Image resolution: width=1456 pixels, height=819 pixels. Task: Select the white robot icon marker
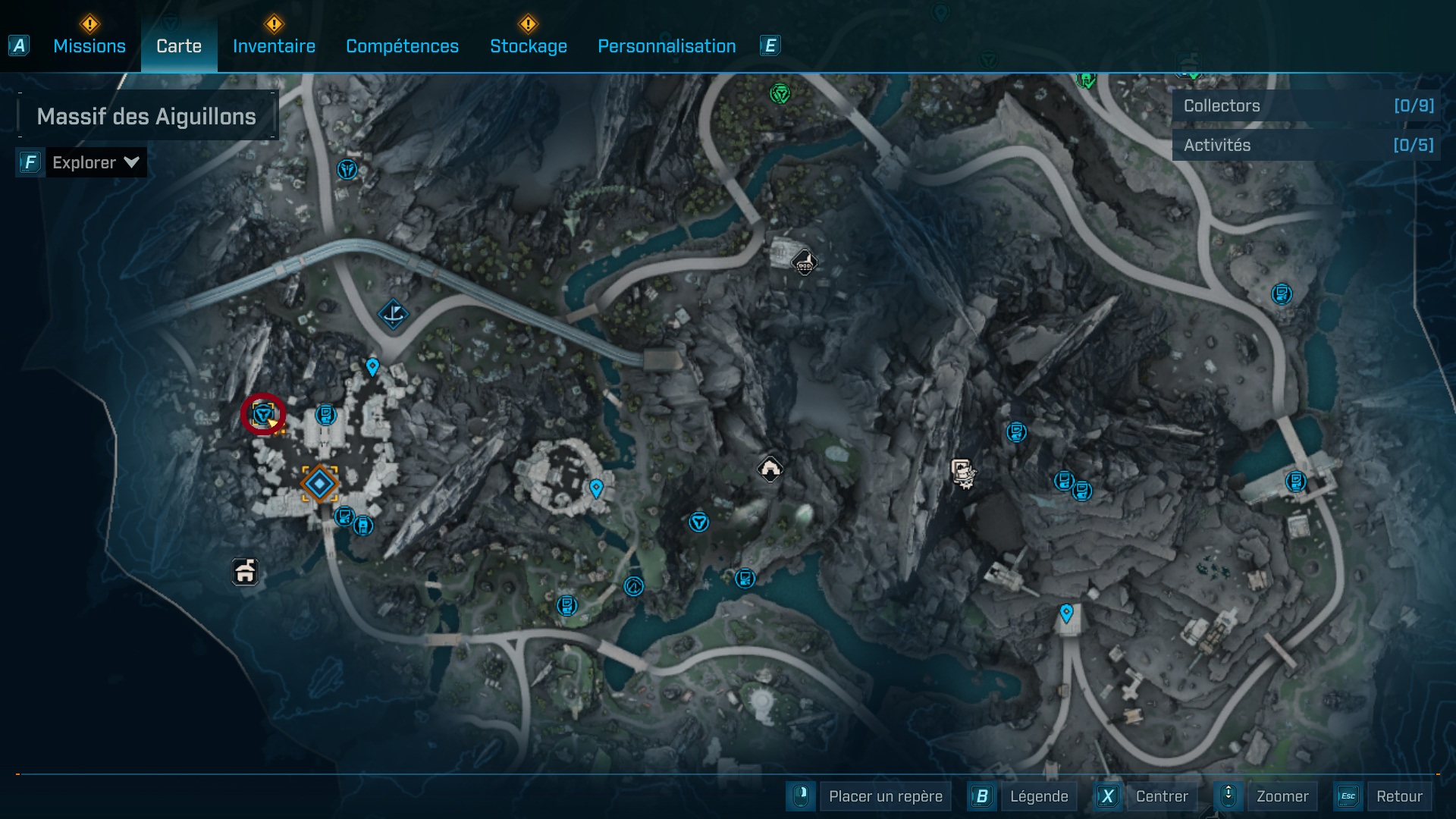[x=962, y=472]
